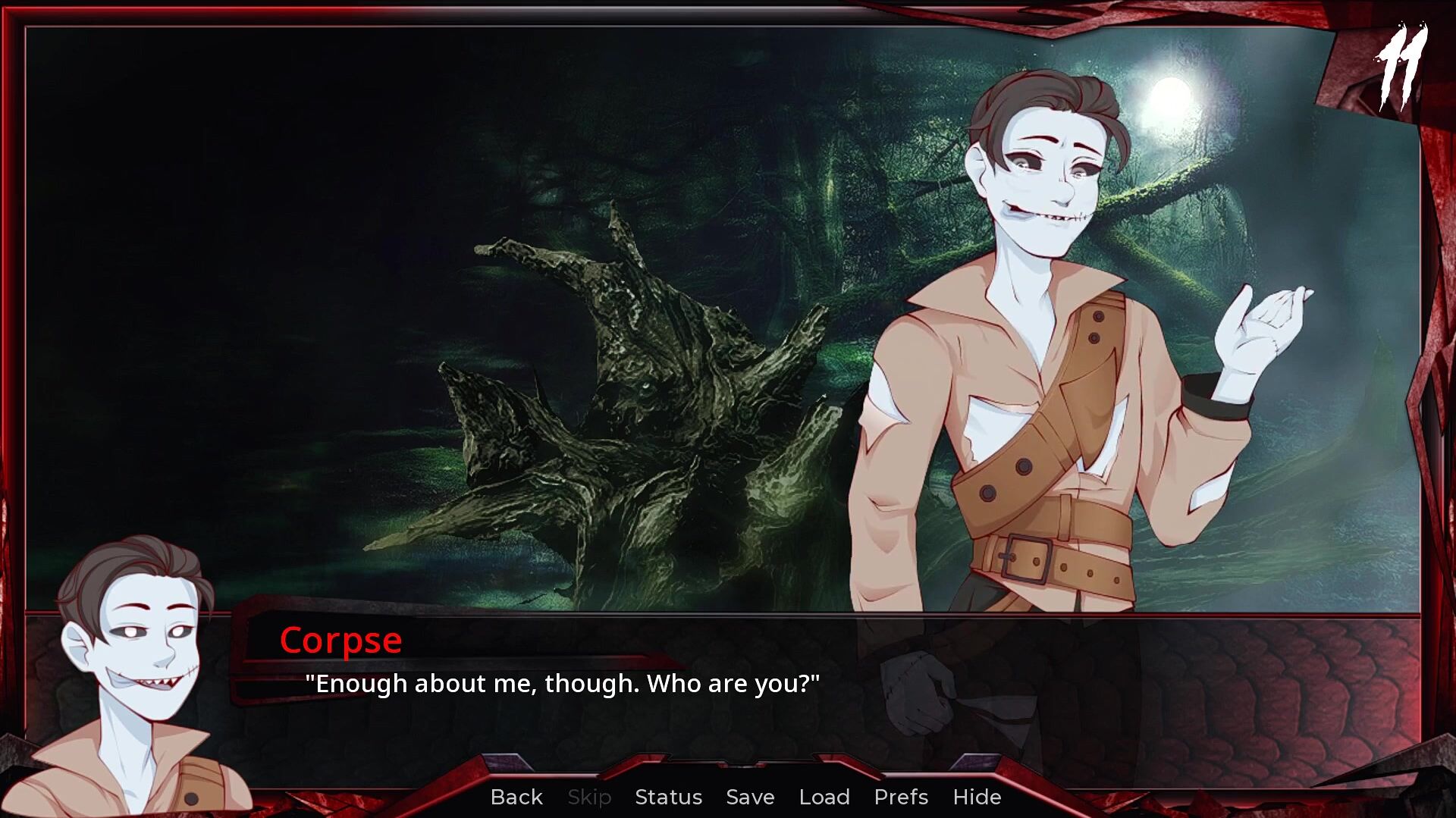
Task: Go back to the previous dialogue line
Action: pos(516,797)
